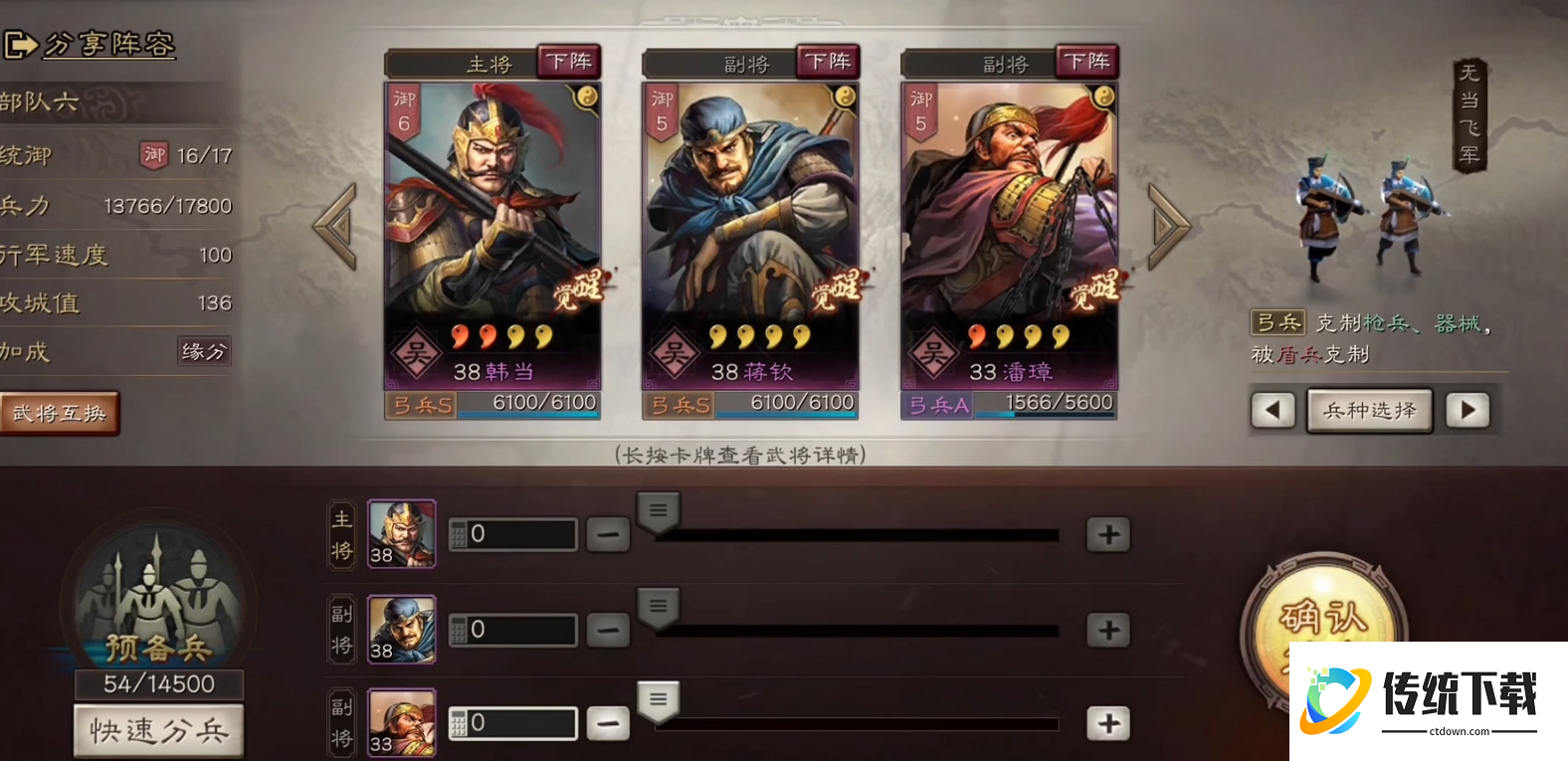
Task: Click the right arrow after 兵种选择
Action: (x=1468, y=410)
